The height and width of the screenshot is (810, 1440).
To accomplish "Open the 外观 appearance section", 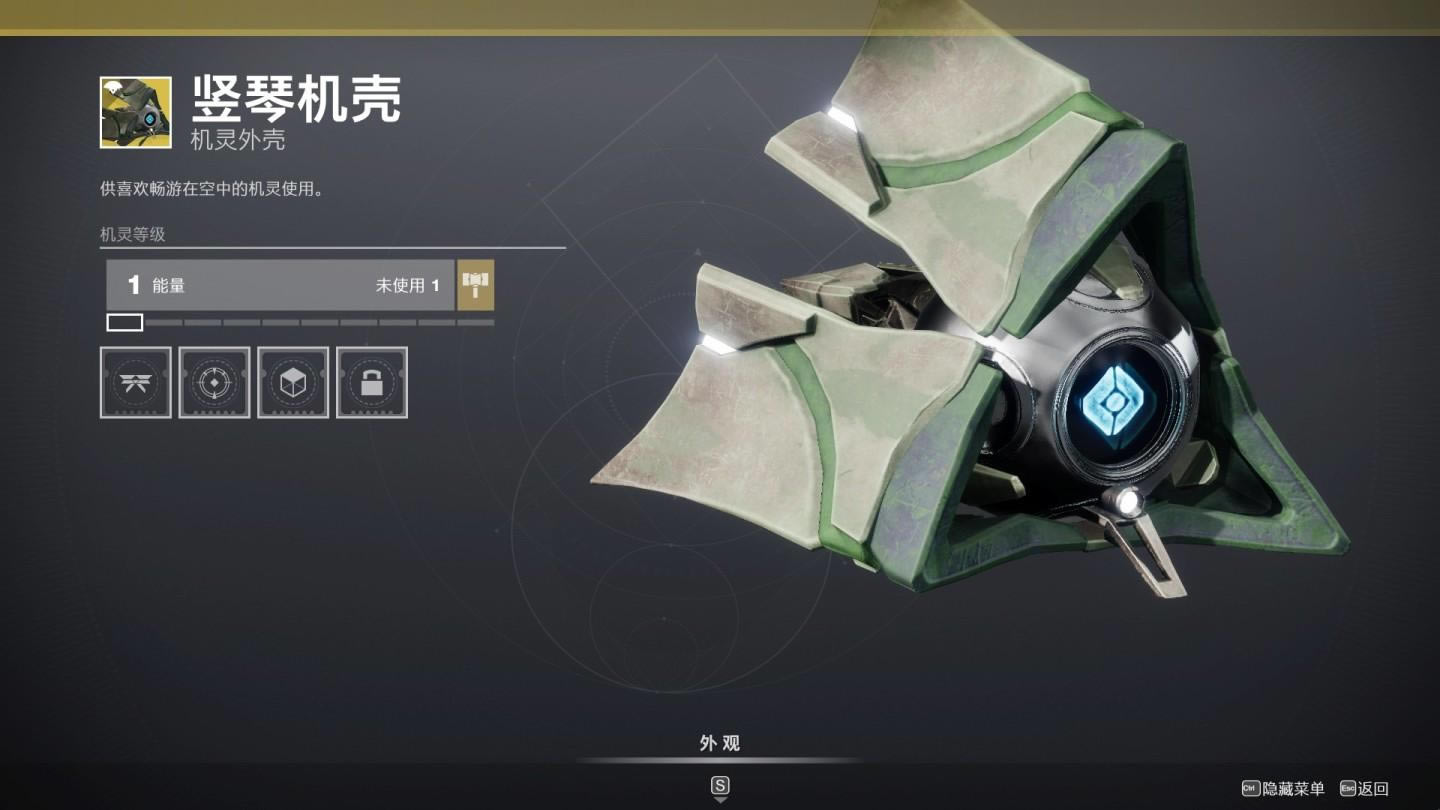I will pos(719,744).
